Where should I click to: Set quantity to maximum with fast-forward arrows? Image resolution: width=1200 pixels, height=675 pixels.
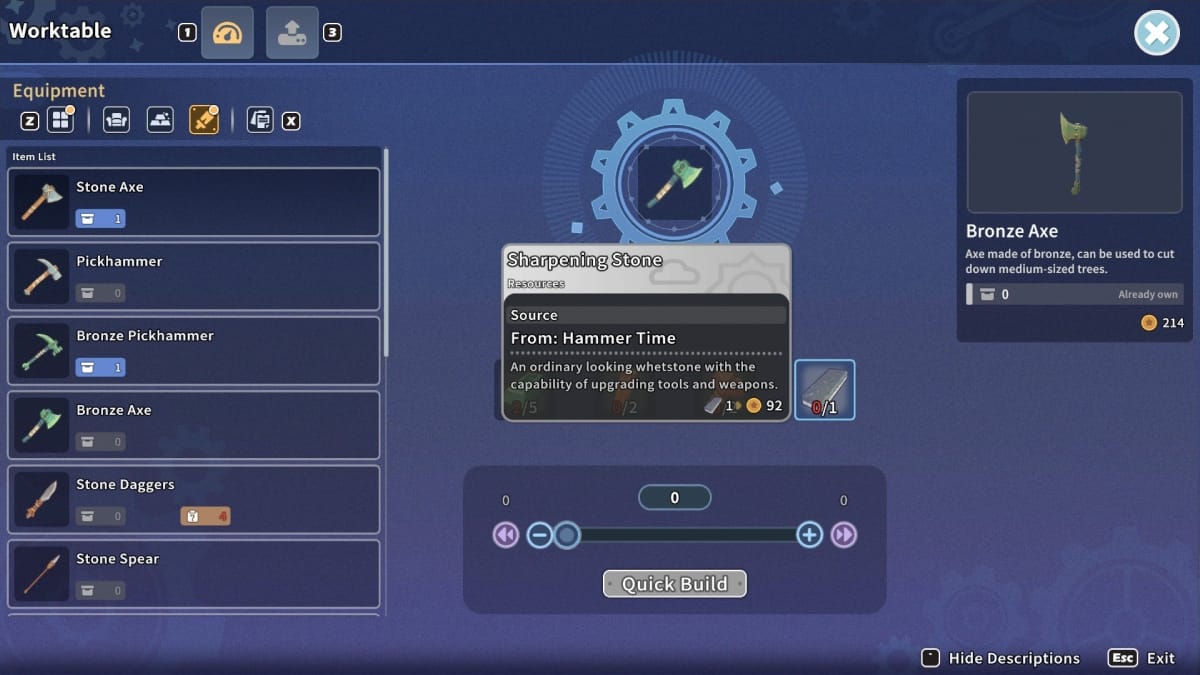pos(844,535)
